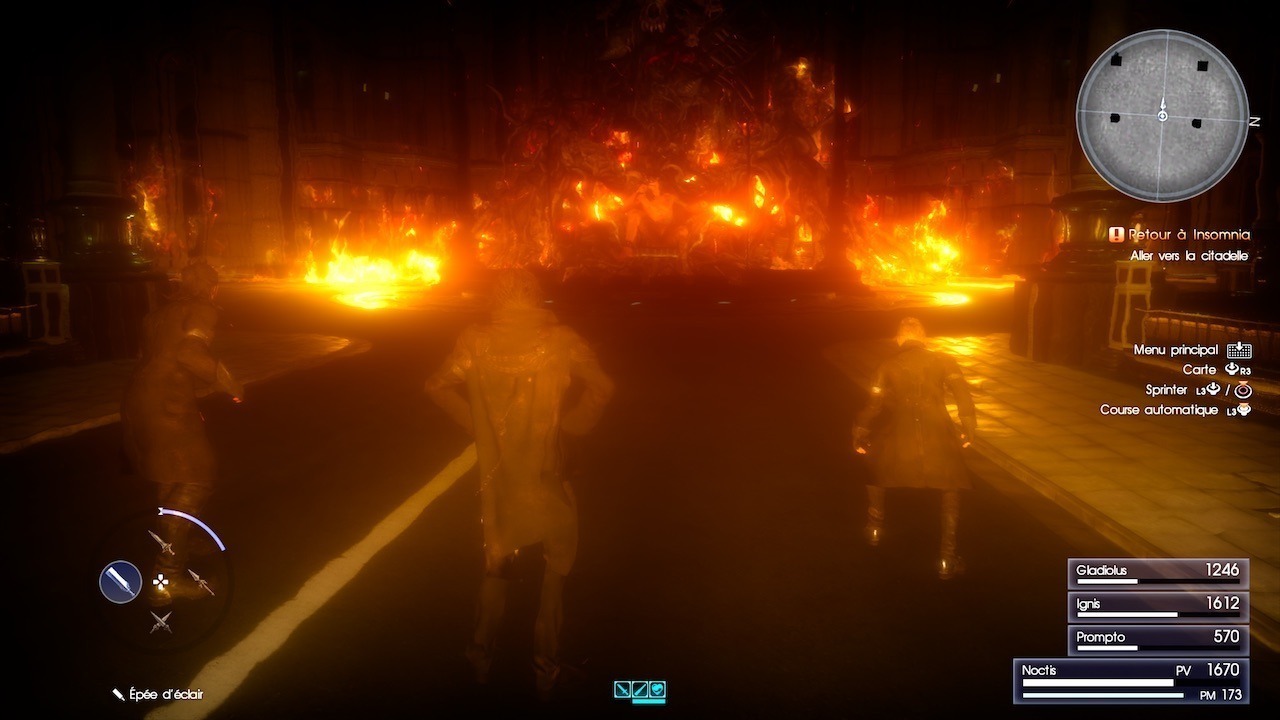
Task: Open the circular minimap
Action: (1162, 116)
